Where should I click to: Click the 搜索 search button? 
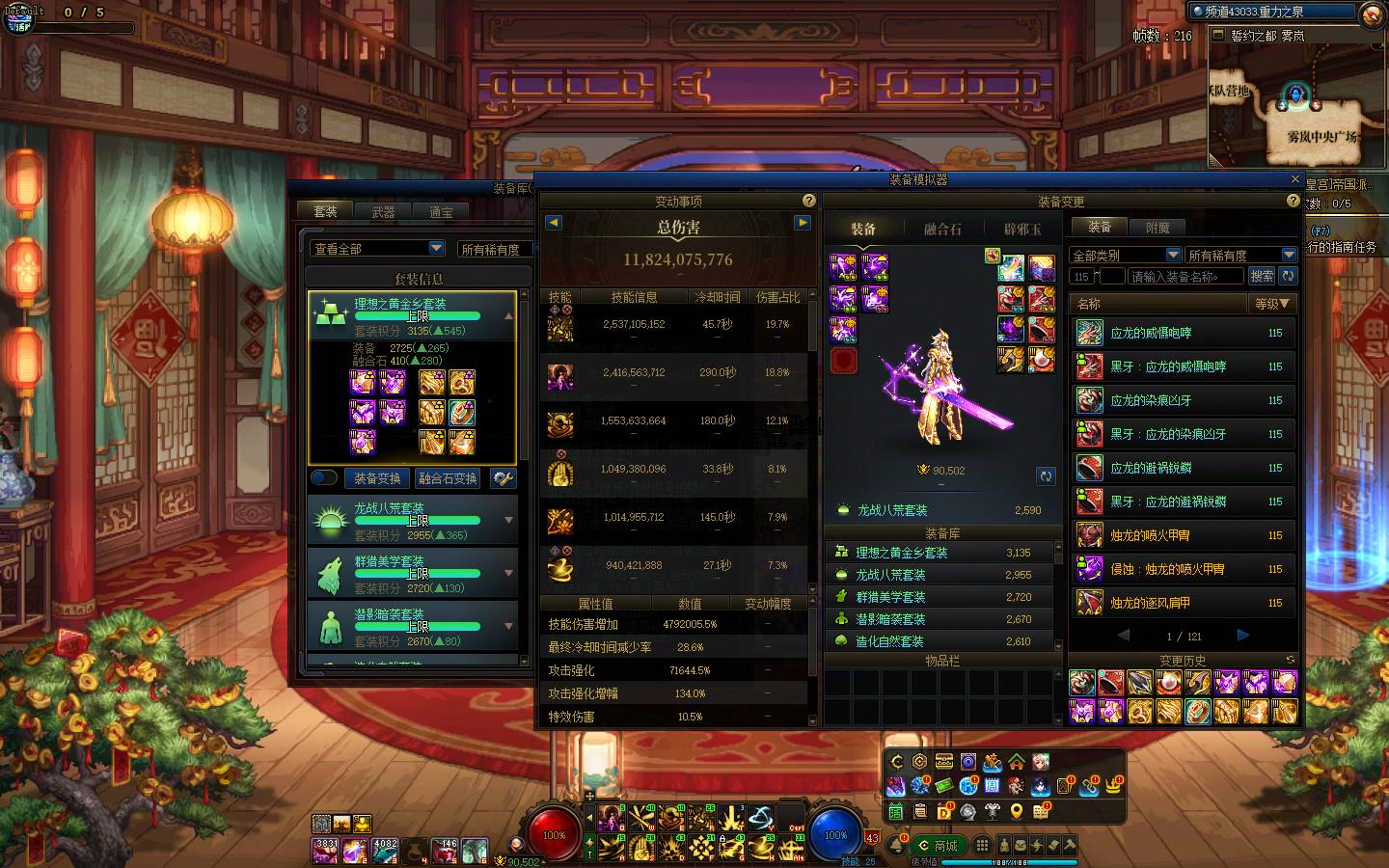tap(1262, 276)
